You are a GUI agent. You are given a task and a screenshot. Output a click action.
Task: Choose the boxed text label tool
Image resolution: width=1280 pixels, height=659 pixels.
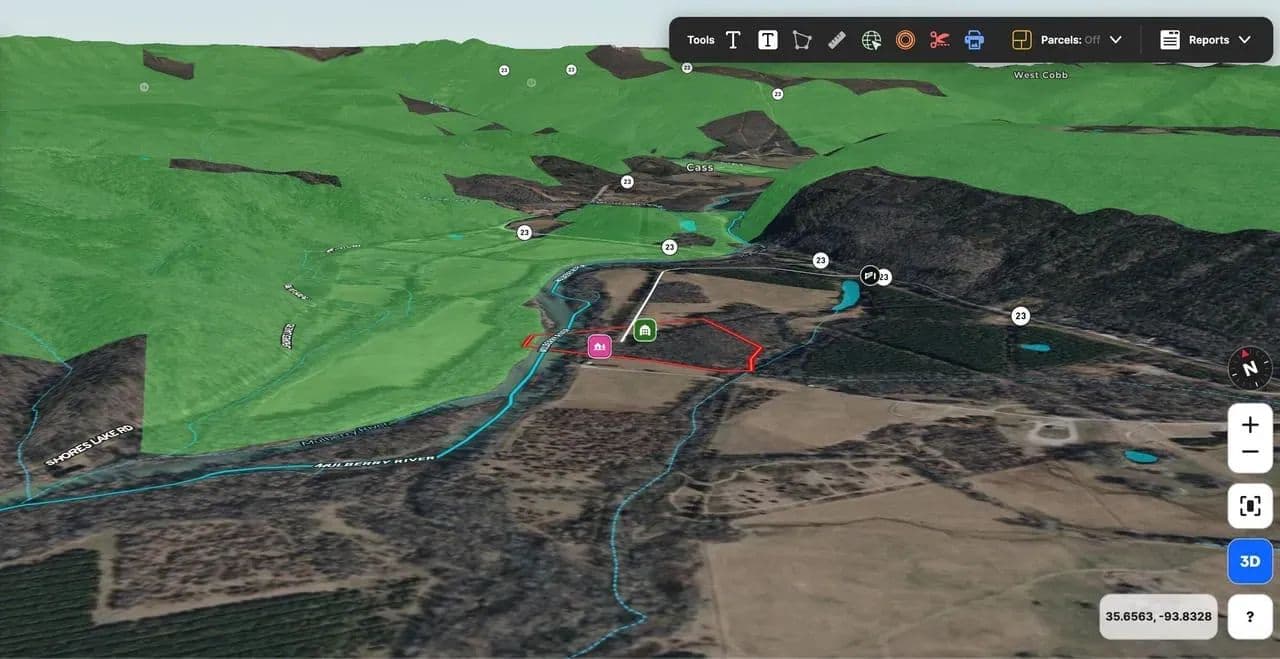[768, 40]
